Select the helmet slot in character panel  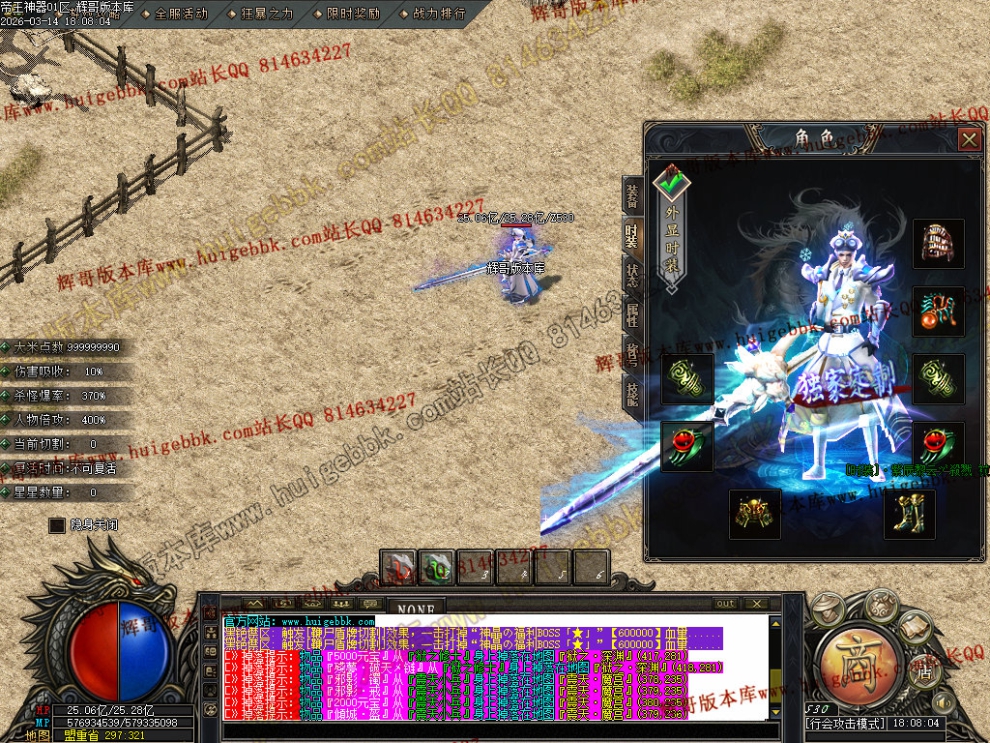coord(938,244)
